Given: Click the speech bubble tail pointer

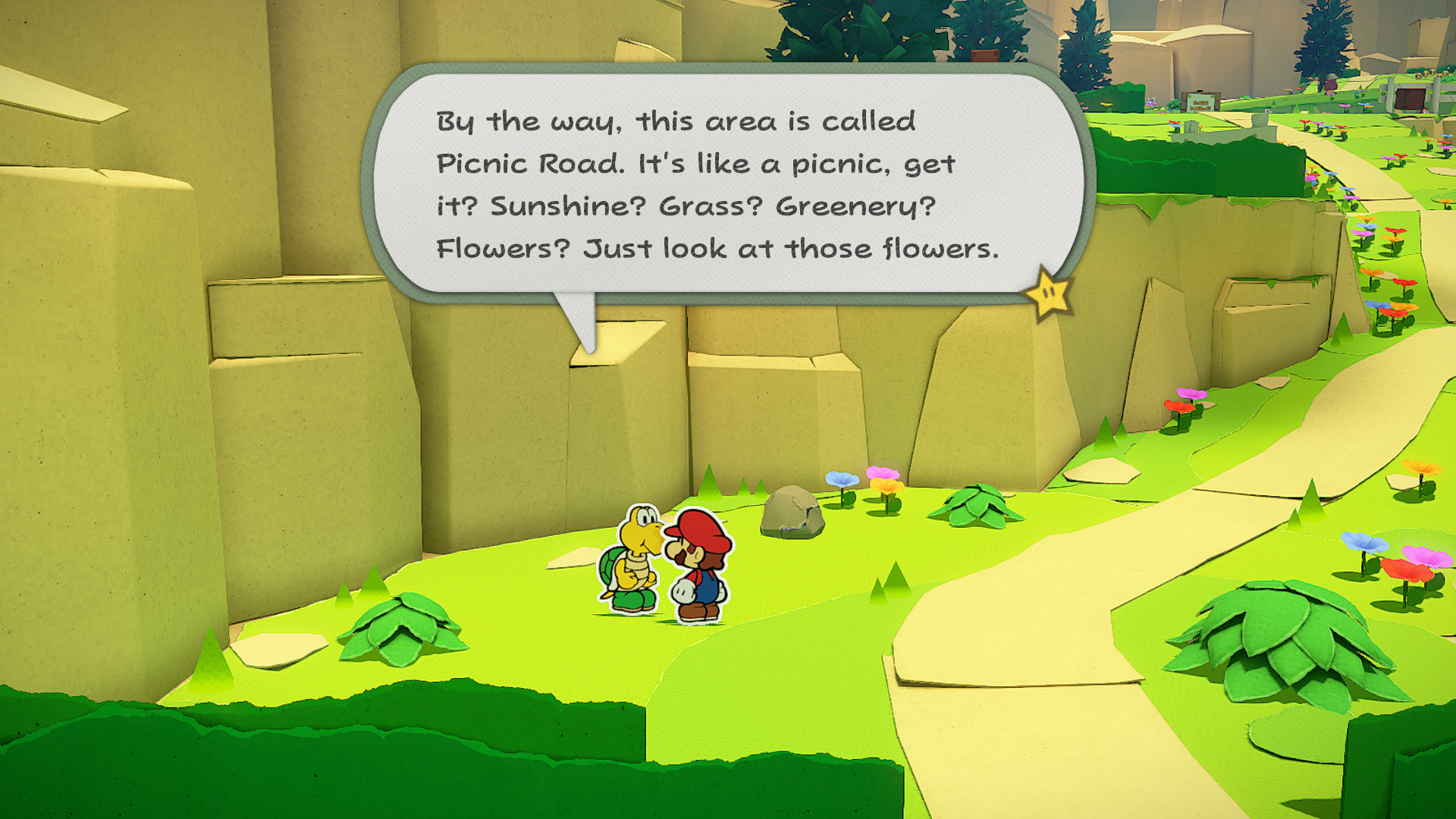Looking at the screenshot, I should [x=584, y=318].
